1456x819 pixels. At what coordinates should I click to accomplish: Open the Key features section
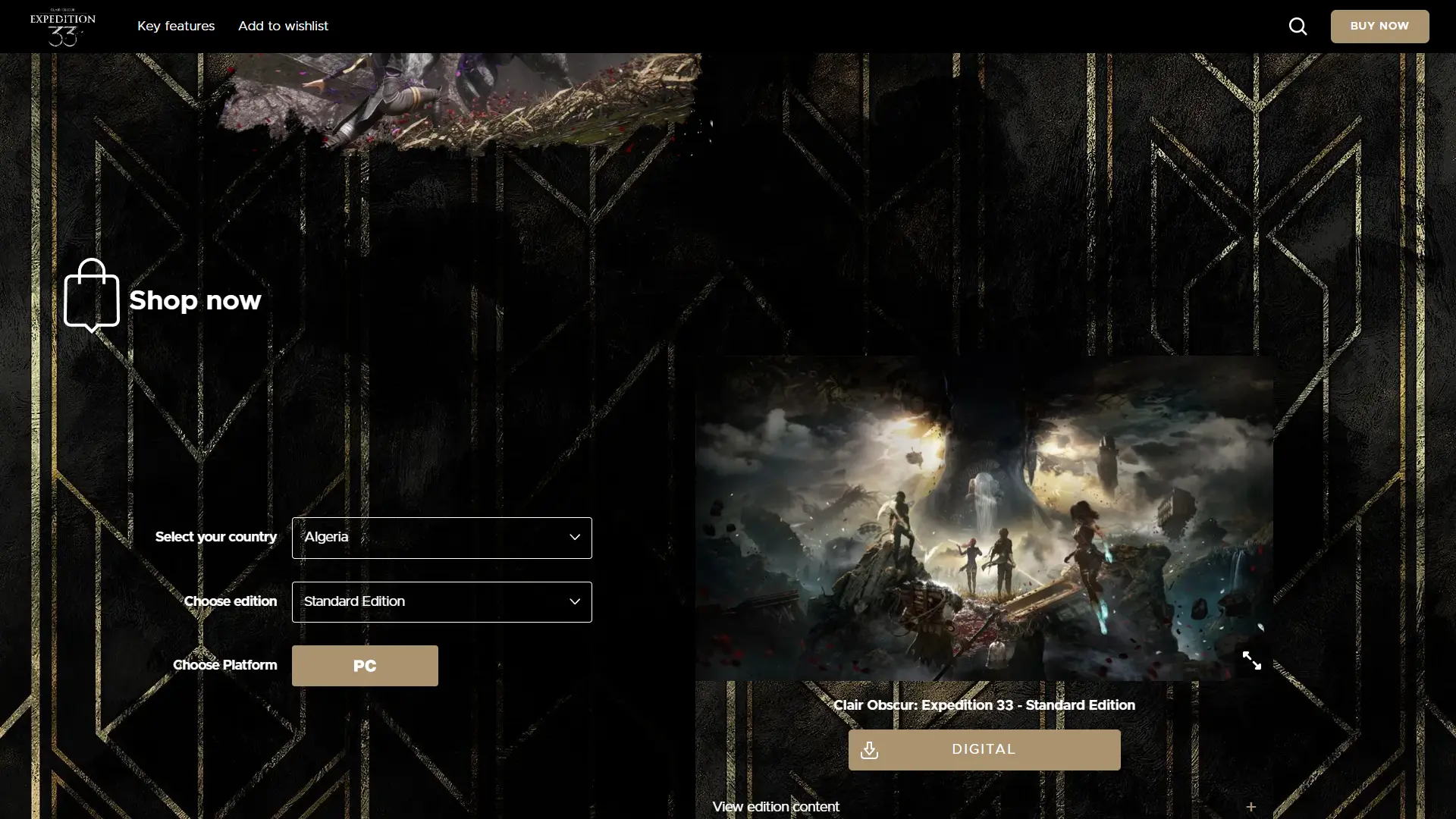(176, 27)
